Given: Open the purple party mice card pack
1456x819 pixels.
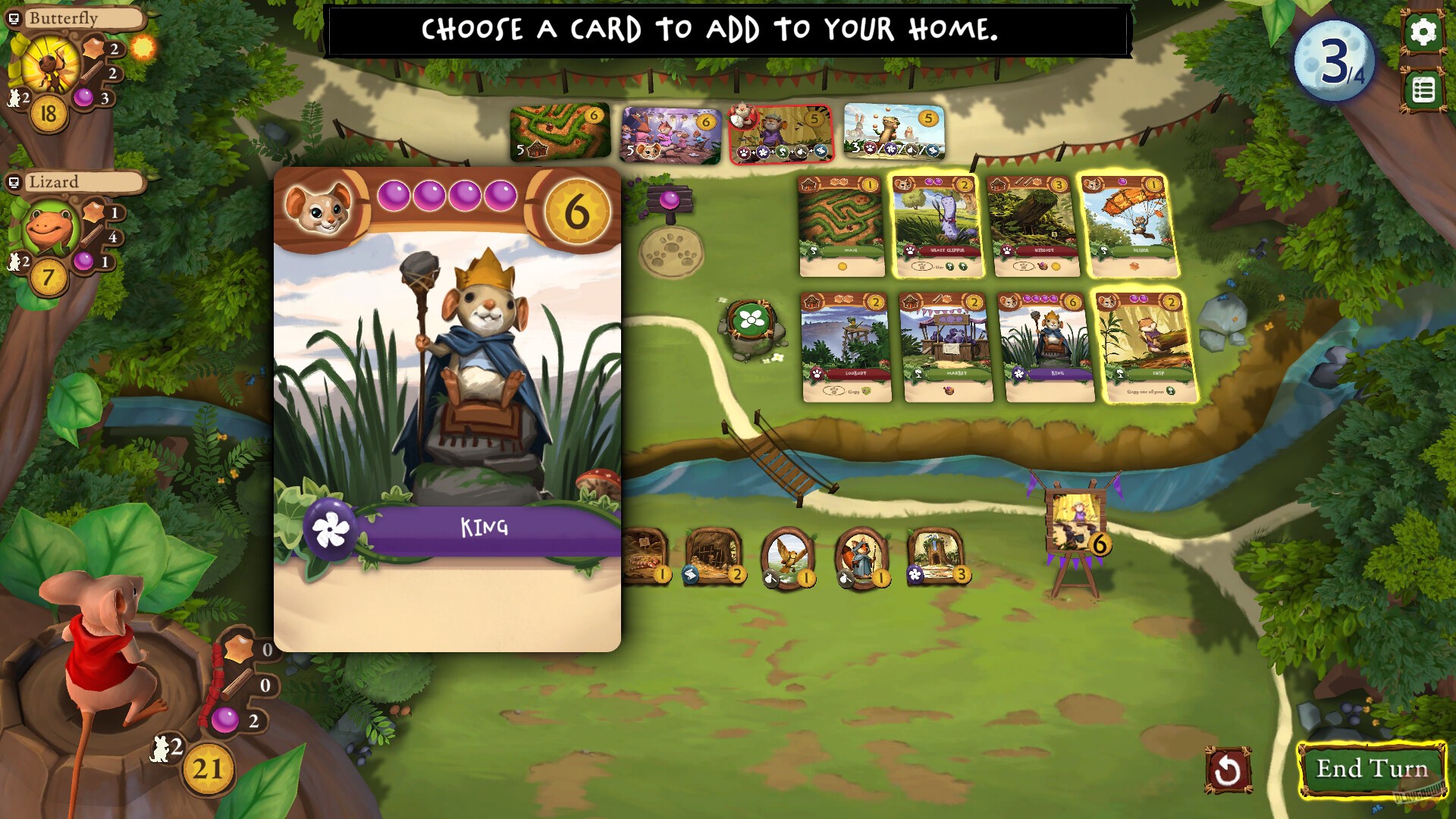Looking at the screenshot, I should click(x=670, y=133).
